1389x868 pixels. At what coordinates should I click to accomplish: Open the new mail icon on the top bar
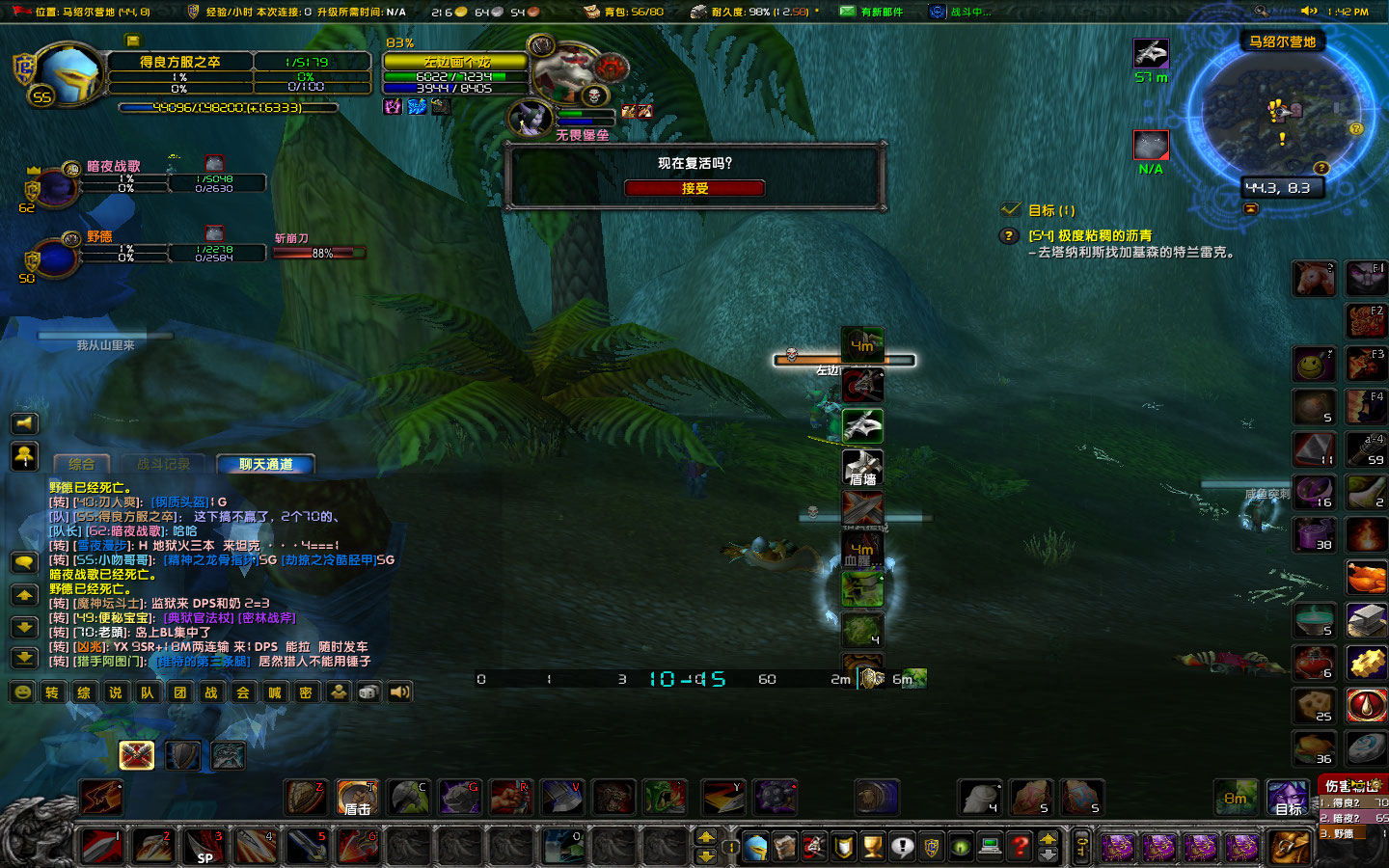[847, 12]
